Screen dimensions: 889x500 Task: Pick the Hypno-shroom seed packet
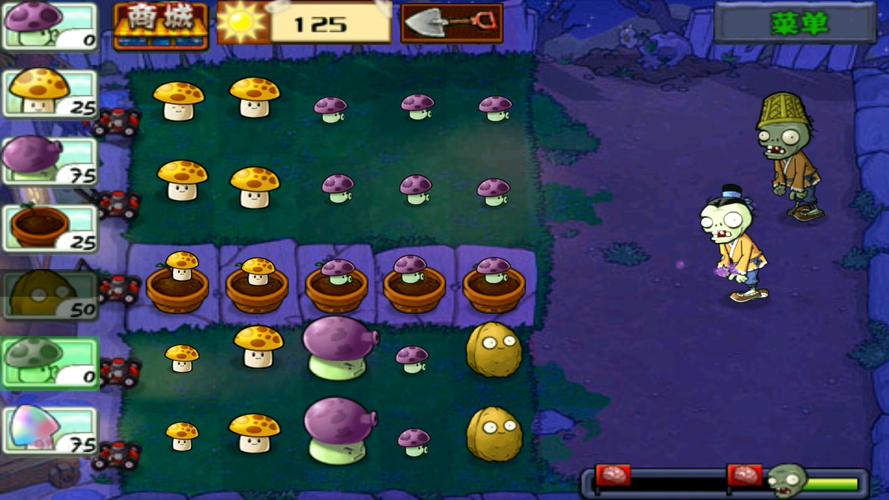(50, 430)
